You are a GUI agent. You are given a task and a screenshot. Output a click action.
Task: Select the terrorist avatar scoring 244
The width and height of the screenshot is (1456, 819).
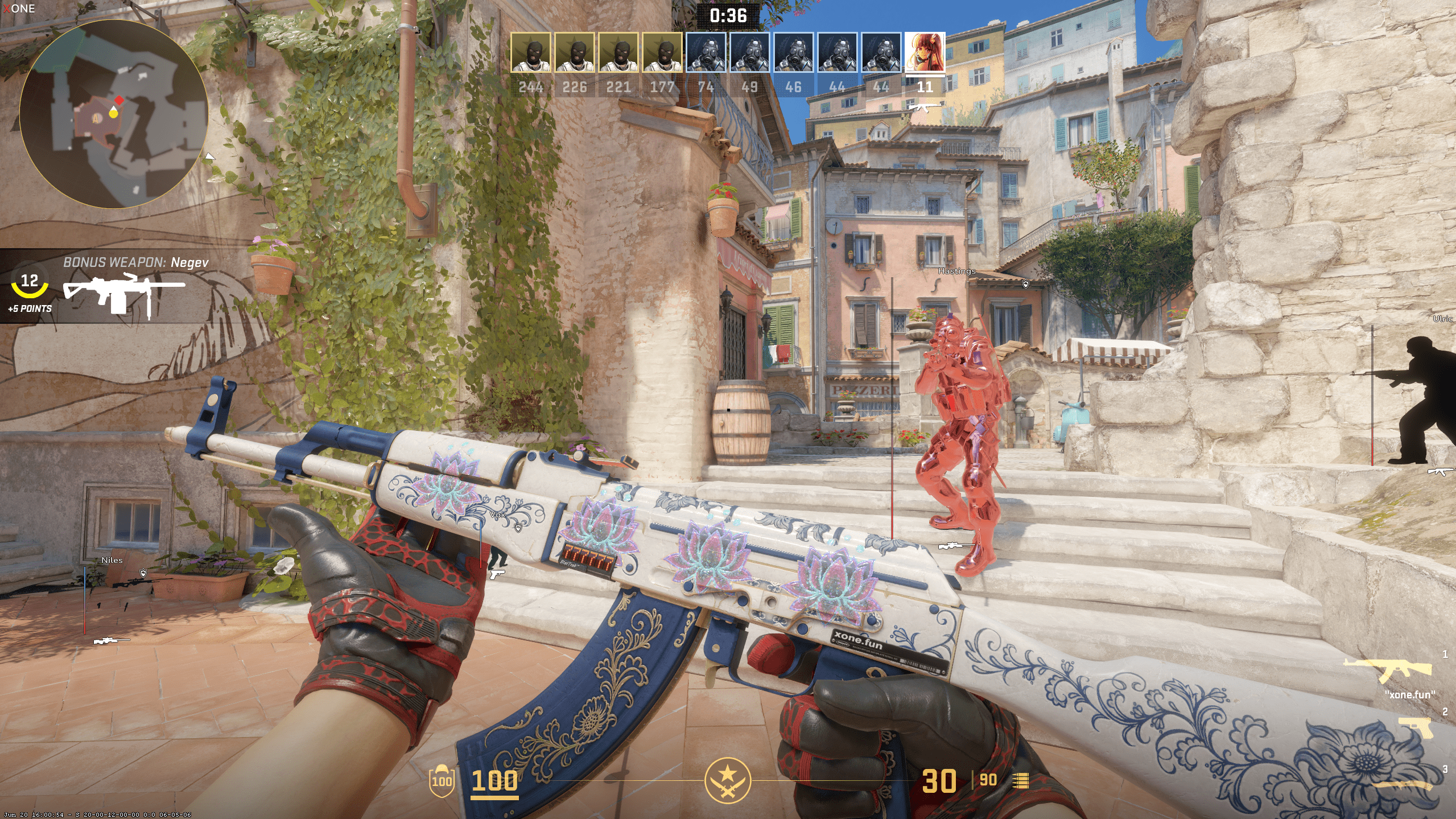click(530, 52)
